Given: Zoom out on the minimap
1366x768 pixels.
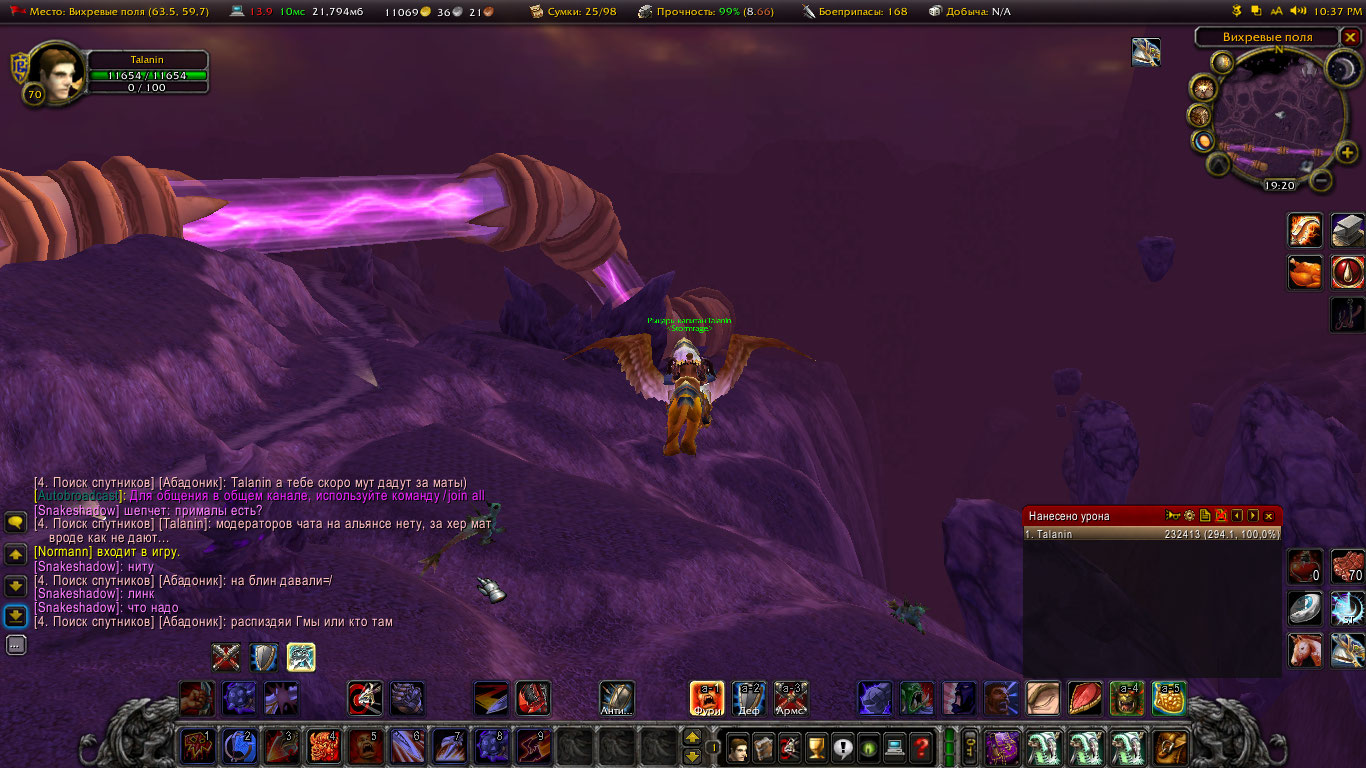Looking at the screenshot, I should point(1321,181).
